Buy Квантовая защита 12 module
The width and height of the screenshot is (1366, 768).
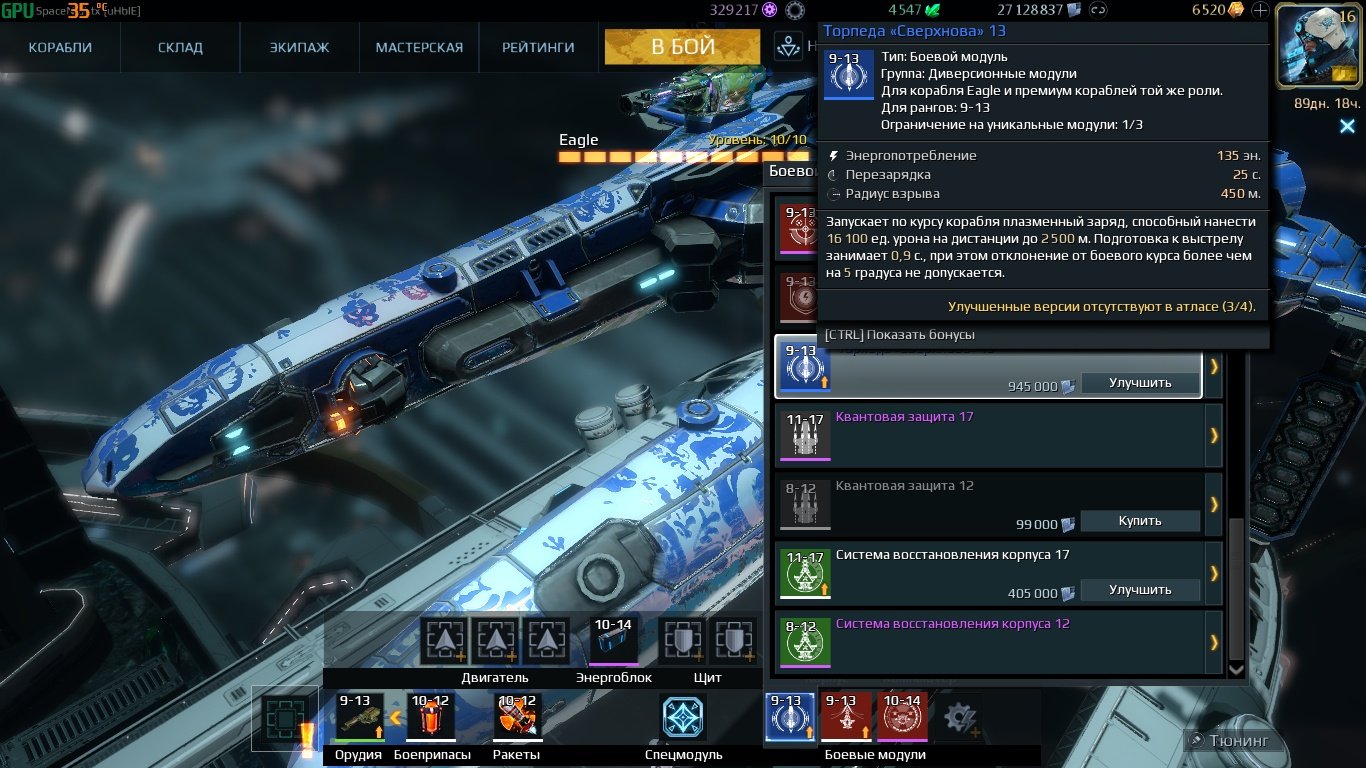pyautogui.click(x=1140, y=521)
